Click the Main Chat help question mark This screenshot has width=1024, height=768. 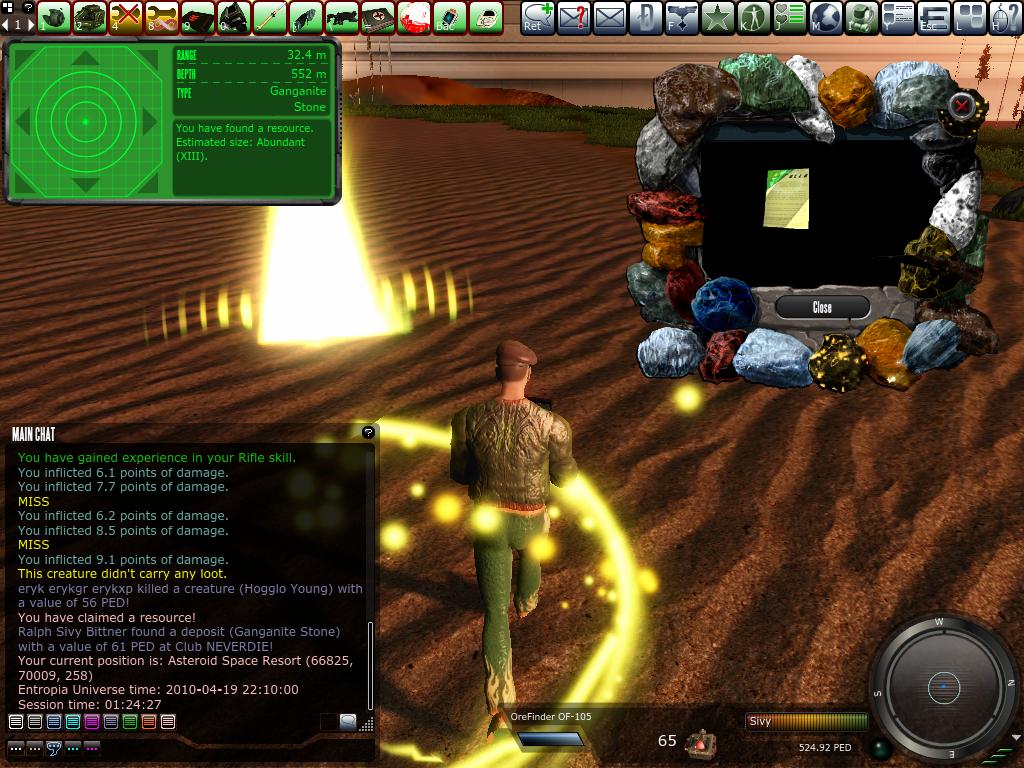tap(368, 432)
